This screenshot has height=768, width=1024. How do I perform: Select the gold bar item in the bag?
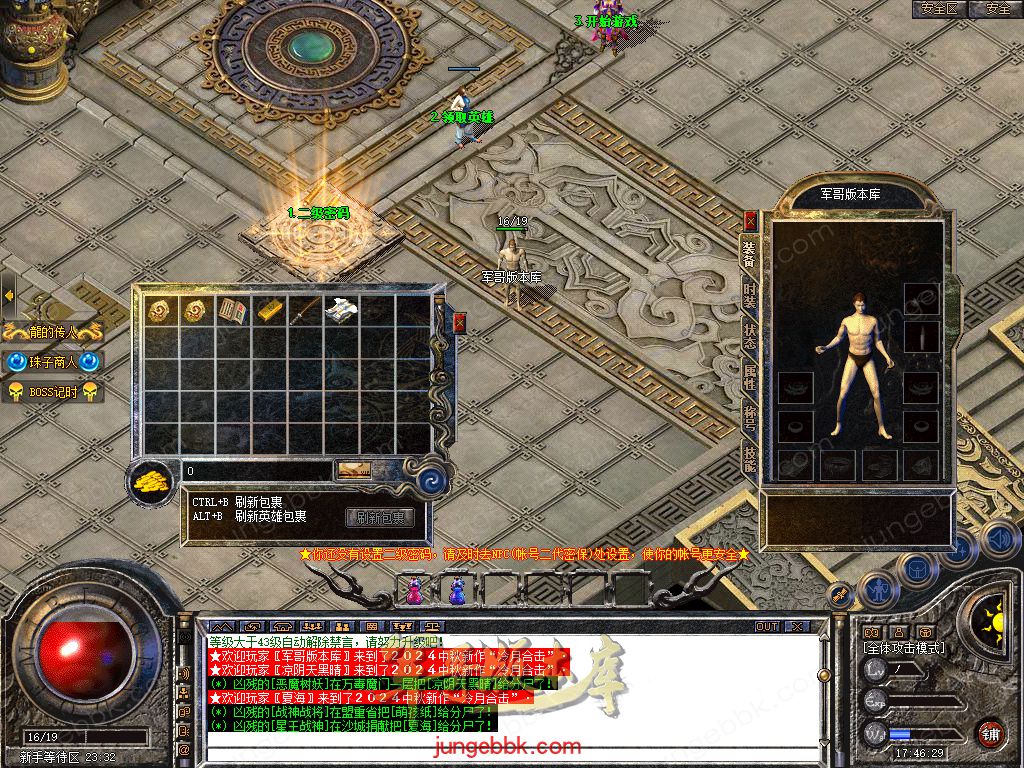click(x=270, y=310)
